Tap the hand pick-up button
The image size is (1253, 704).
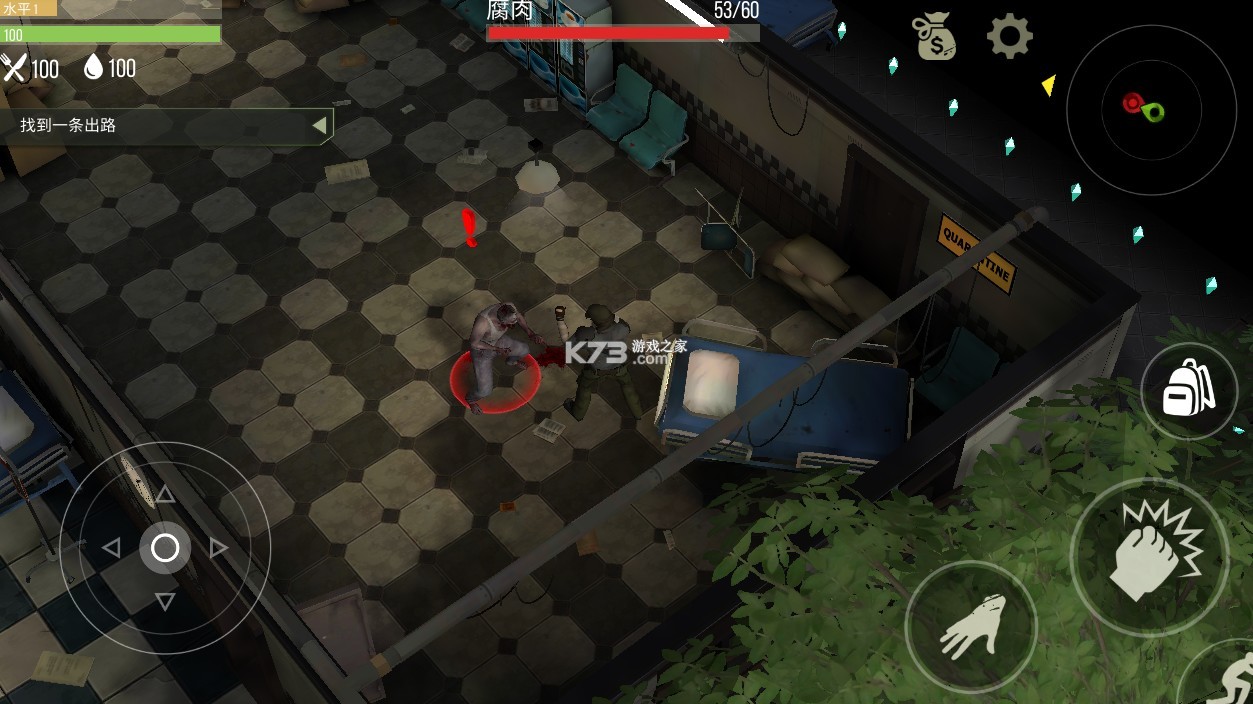coord(970,625)
